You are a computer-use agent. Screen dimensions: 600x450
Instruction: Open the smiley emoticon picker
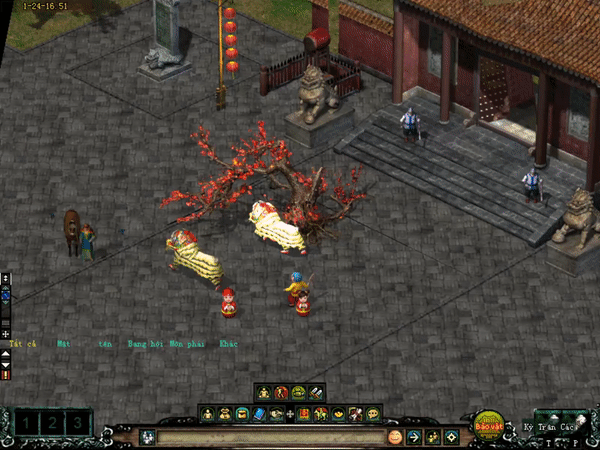(395, 437)
